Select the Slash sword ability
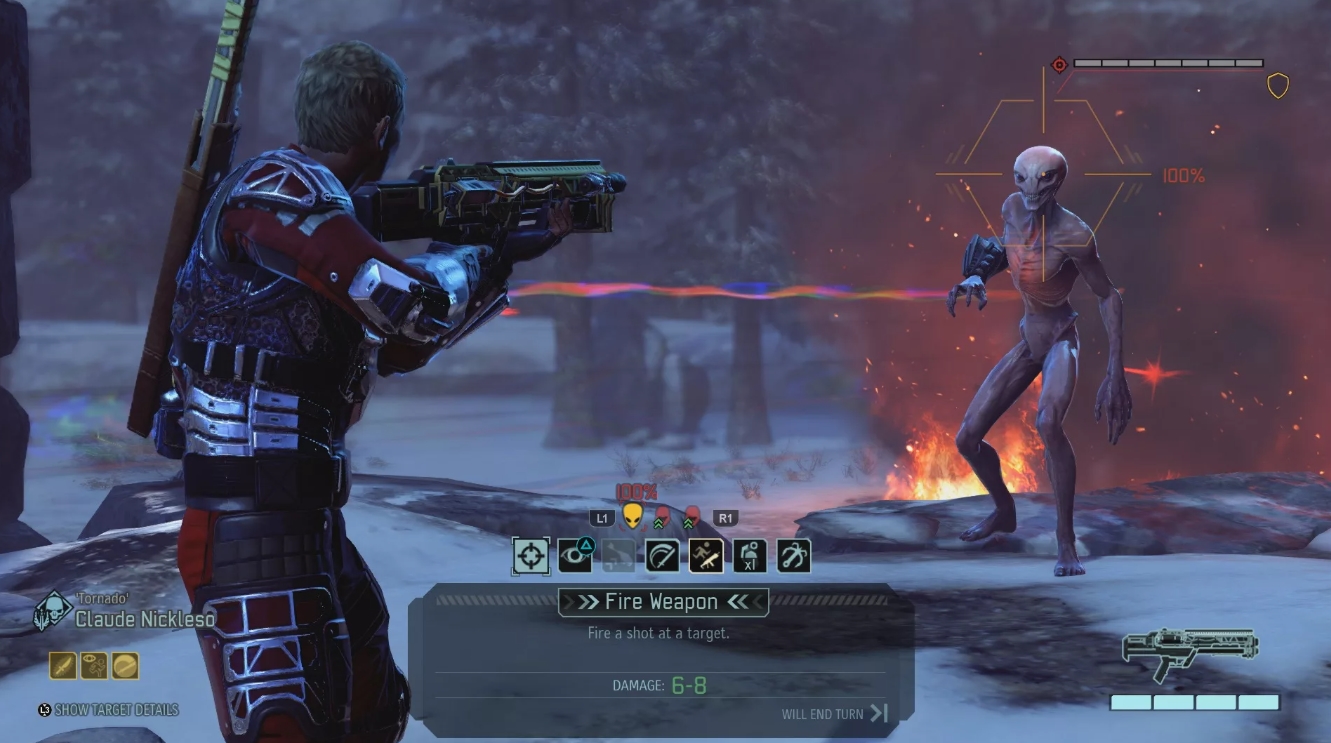 pyautogui.click(x=661, y=555)
